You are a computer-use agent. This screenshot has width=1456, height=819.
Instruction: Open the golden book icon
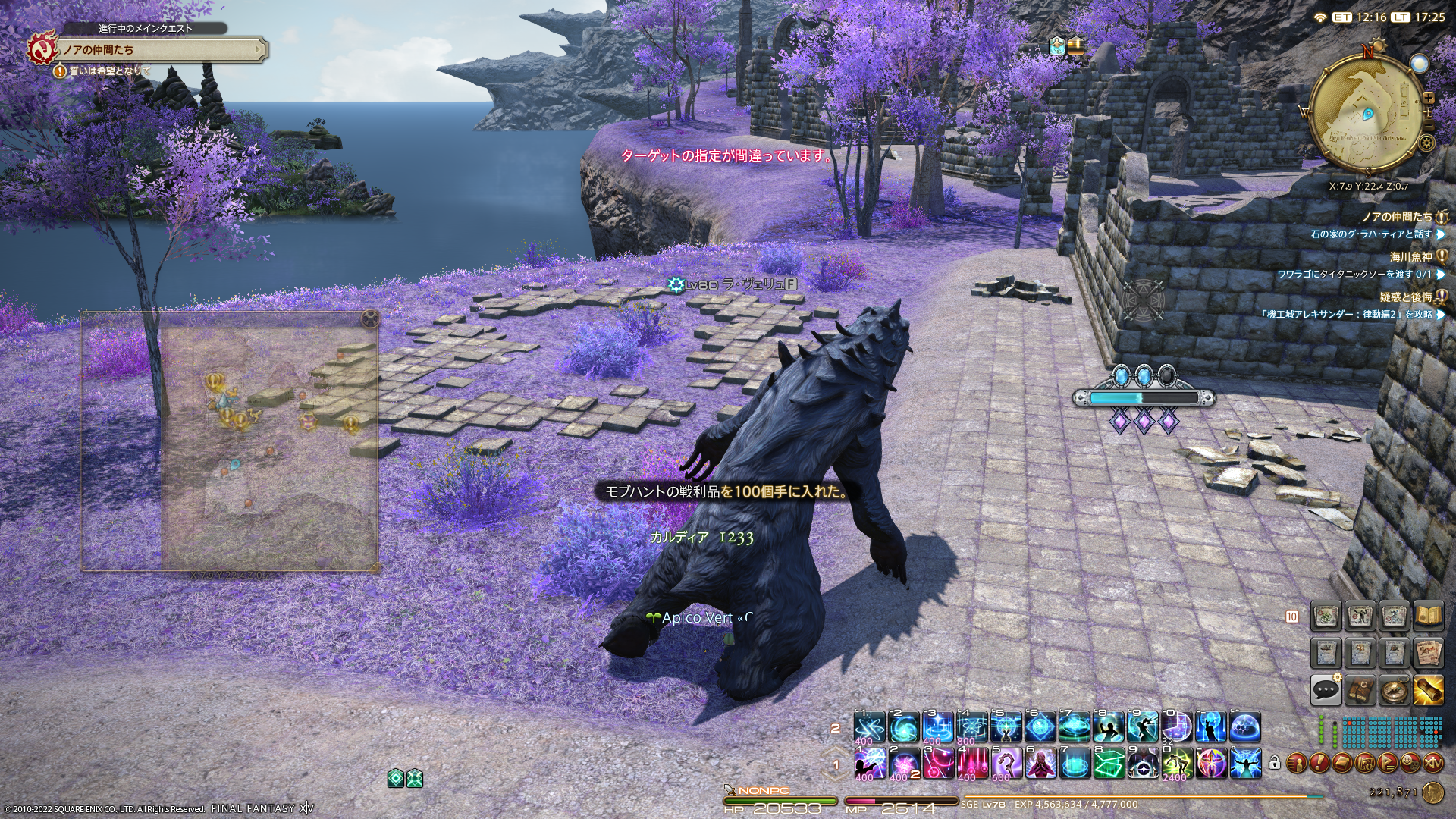tap(1428, 617)
